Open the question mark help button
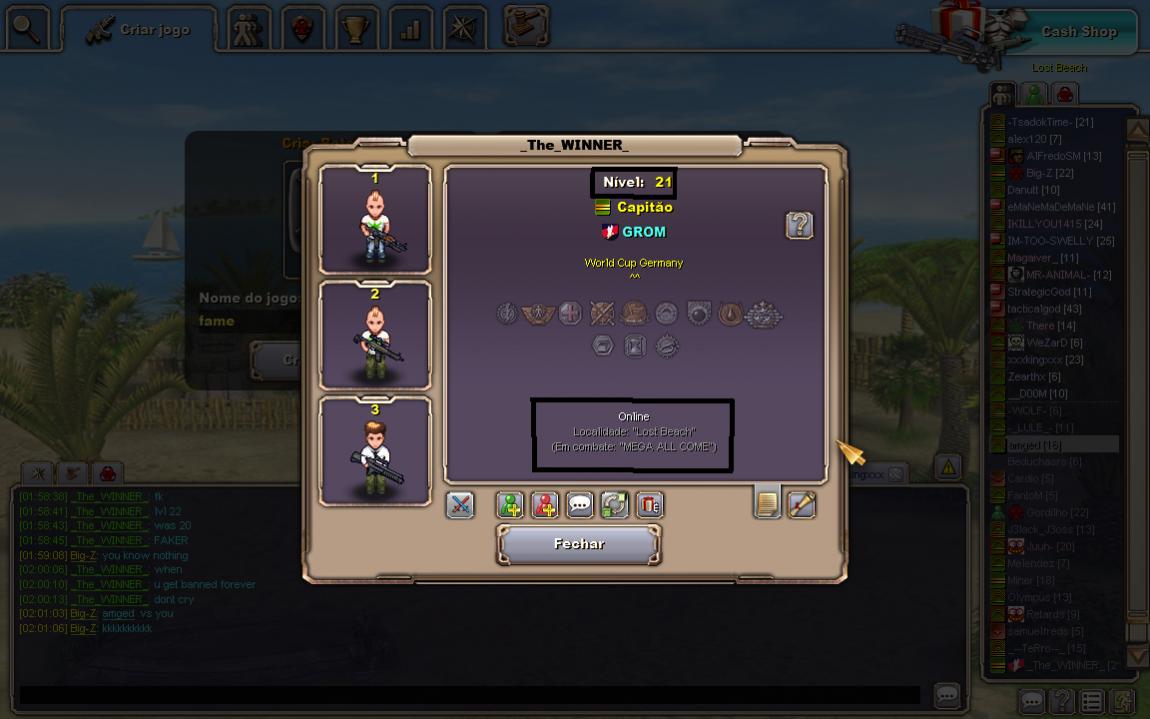The height and width of the screenshot is (719, 1150). click(x=799, y=225)
